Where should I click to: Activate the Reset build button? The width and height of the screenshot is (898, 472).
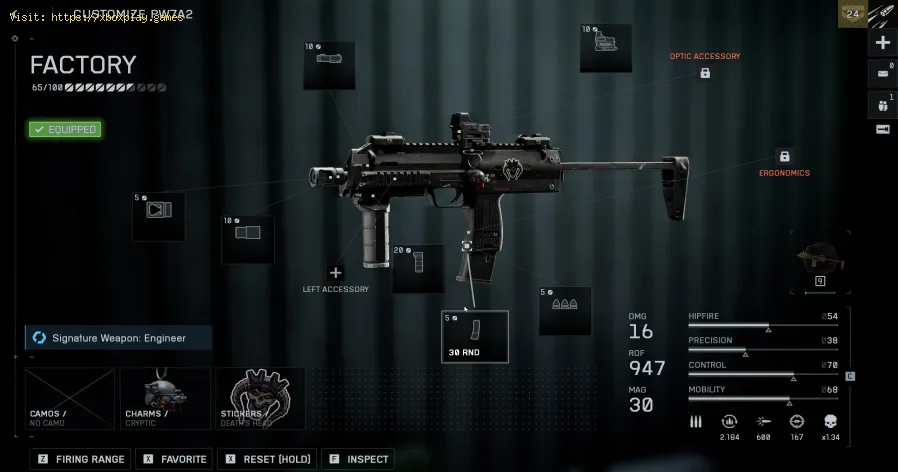coord(267,459)
